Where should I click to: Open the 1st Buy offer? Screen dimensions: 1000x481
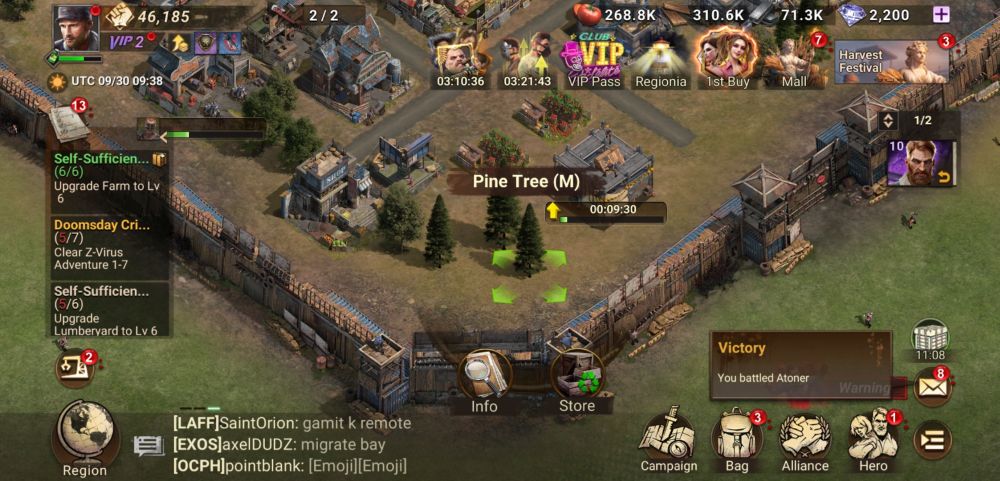727,60
